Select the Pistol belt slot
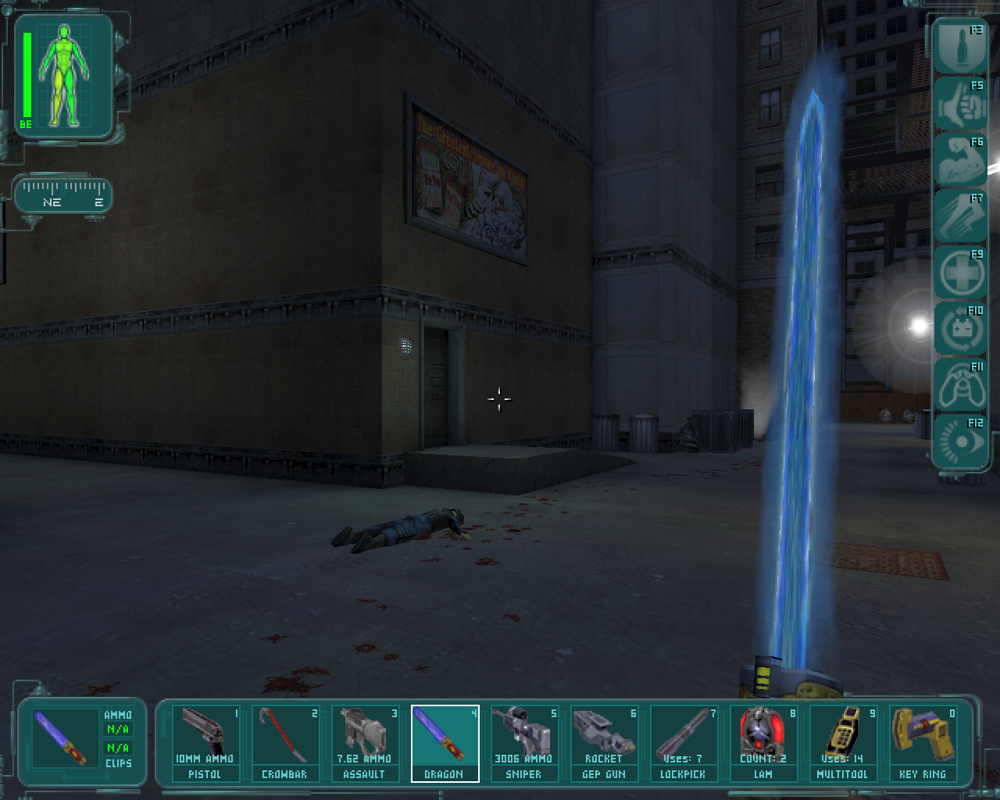This screenshot has height=800, width=1000. point(206,743)
